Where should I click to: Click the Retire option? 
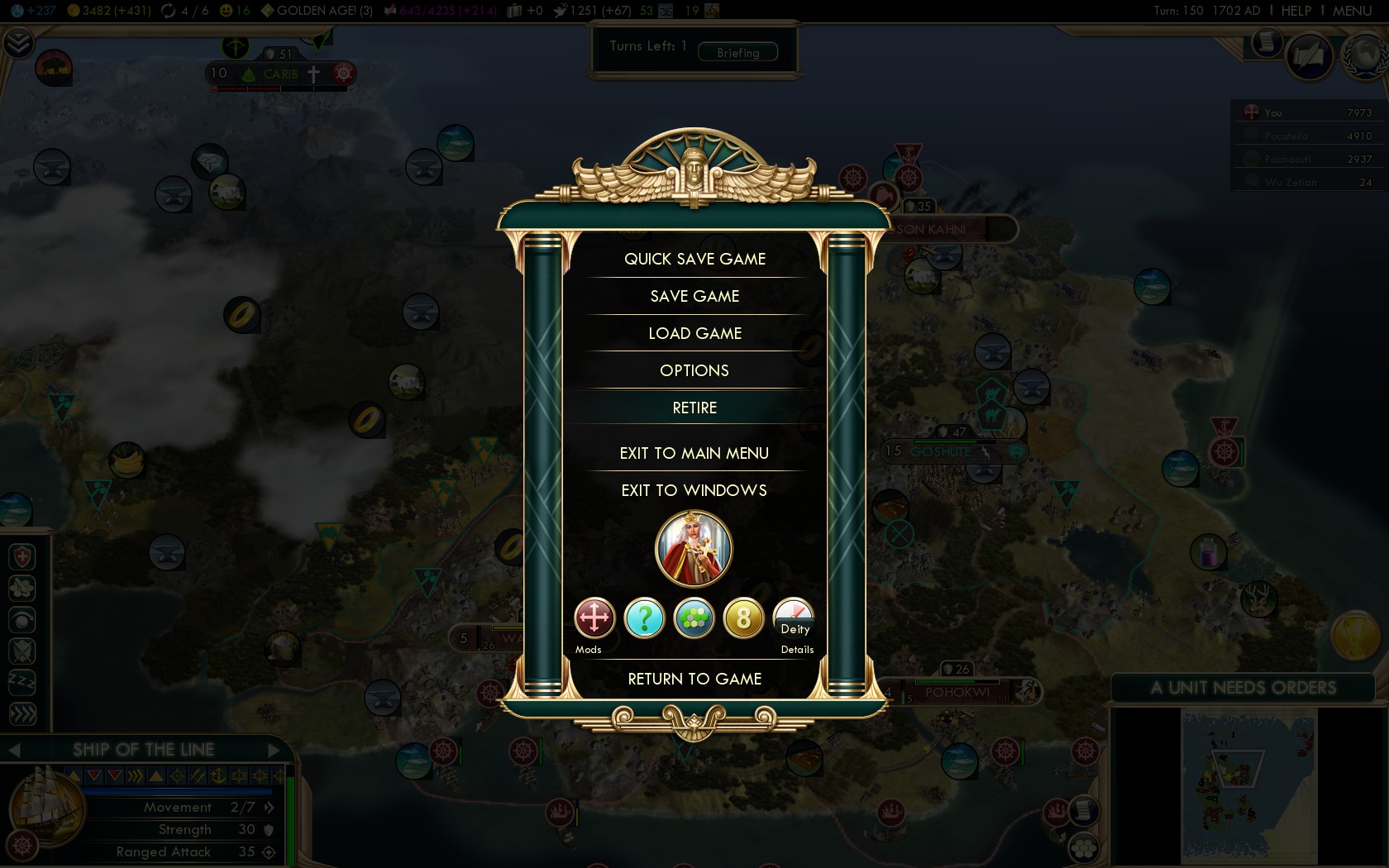click(694, 408)
